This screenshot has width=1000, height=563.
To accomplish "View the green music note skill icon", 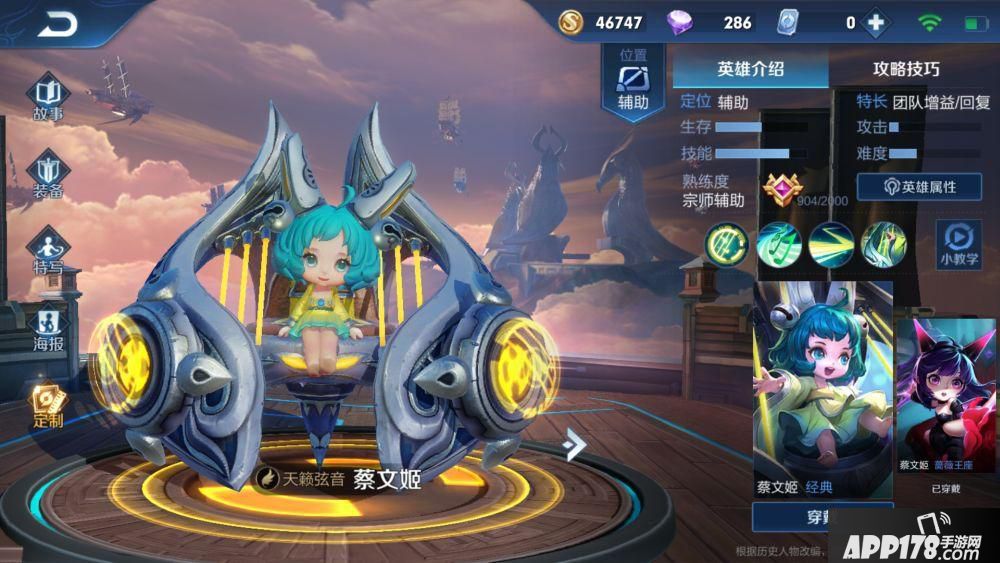I will click(x=779, y=244).
